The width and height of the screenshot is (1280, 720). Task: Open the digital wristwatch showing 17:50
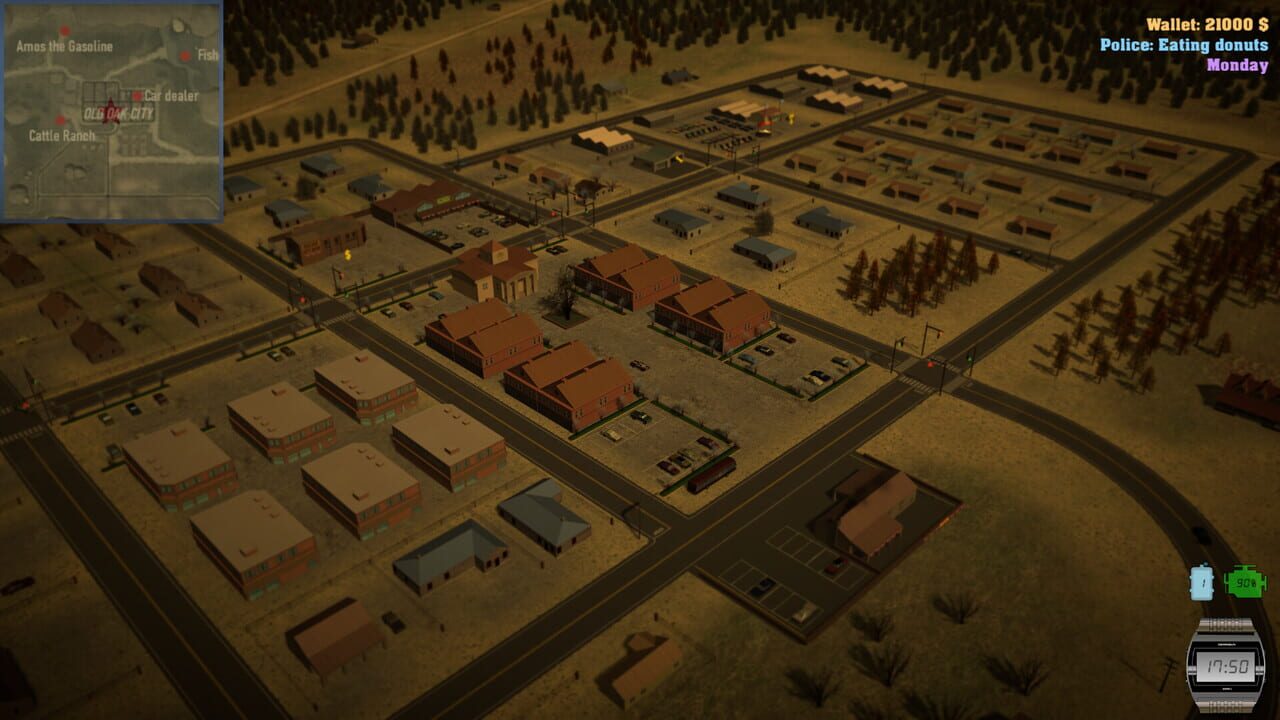point(1228,664)
